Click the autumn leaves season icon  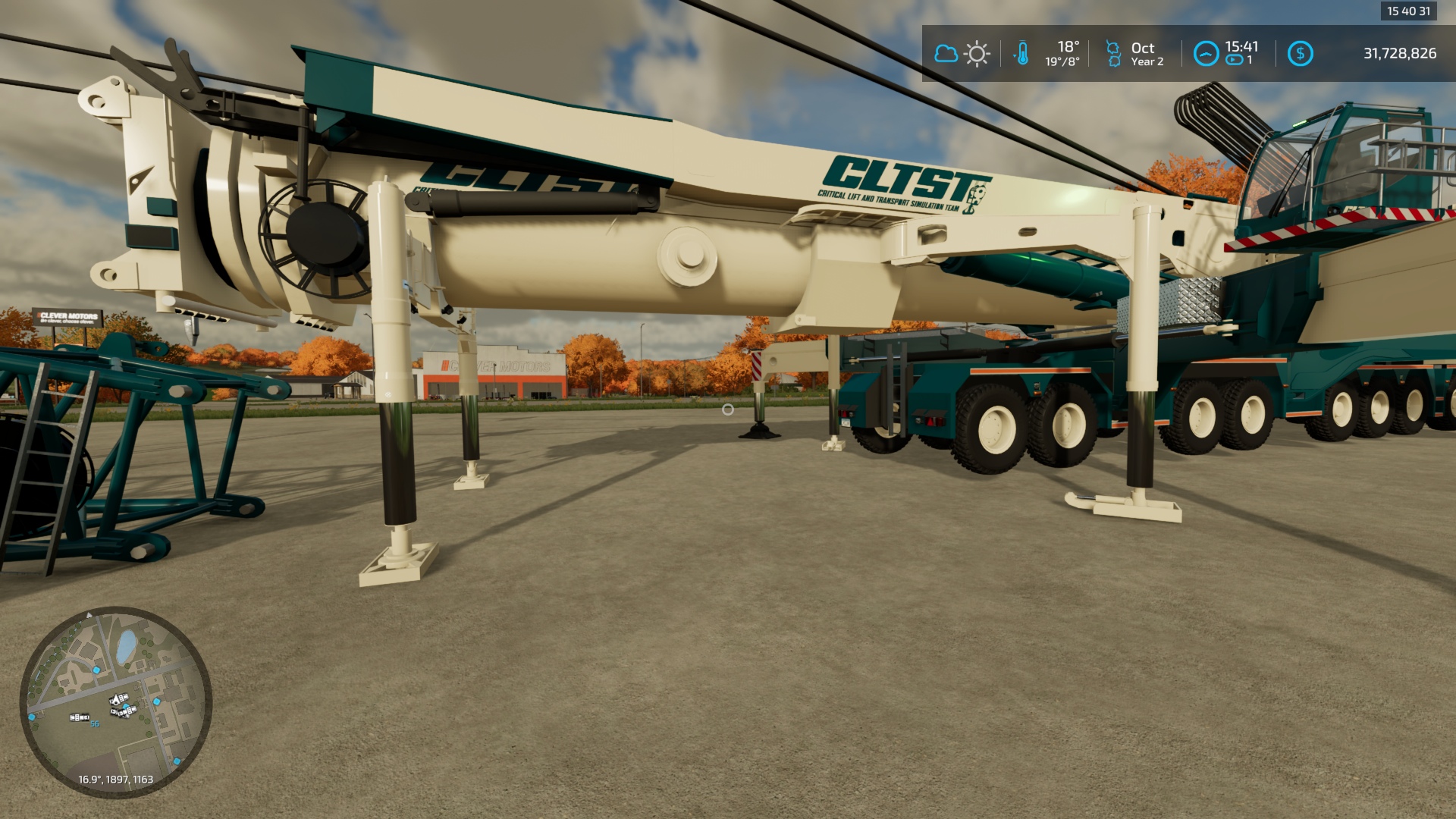[1112, 53]
